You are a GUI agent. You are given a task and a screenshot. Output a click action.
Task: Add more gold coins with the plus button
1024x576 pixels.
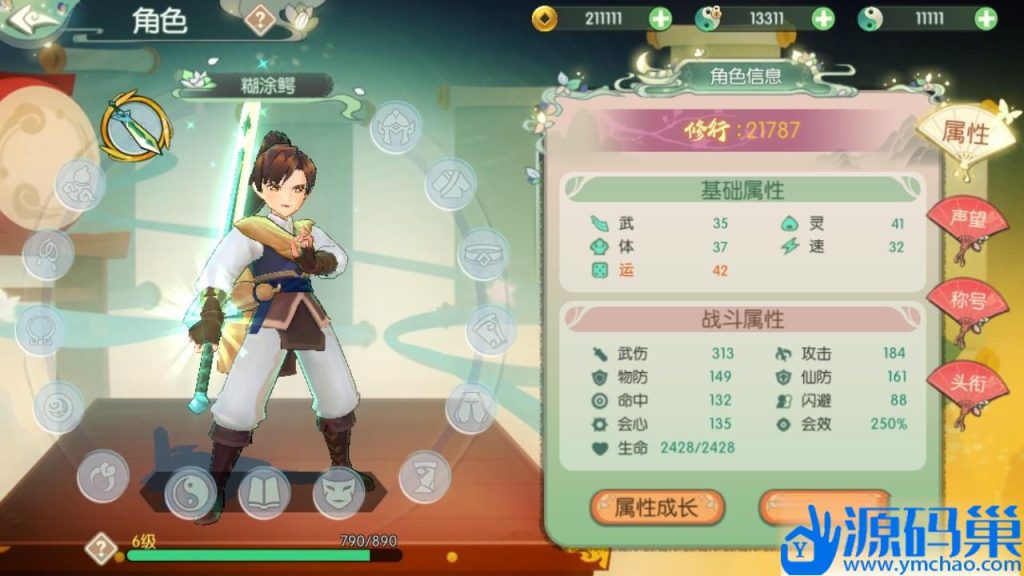[x=661, y=18]
